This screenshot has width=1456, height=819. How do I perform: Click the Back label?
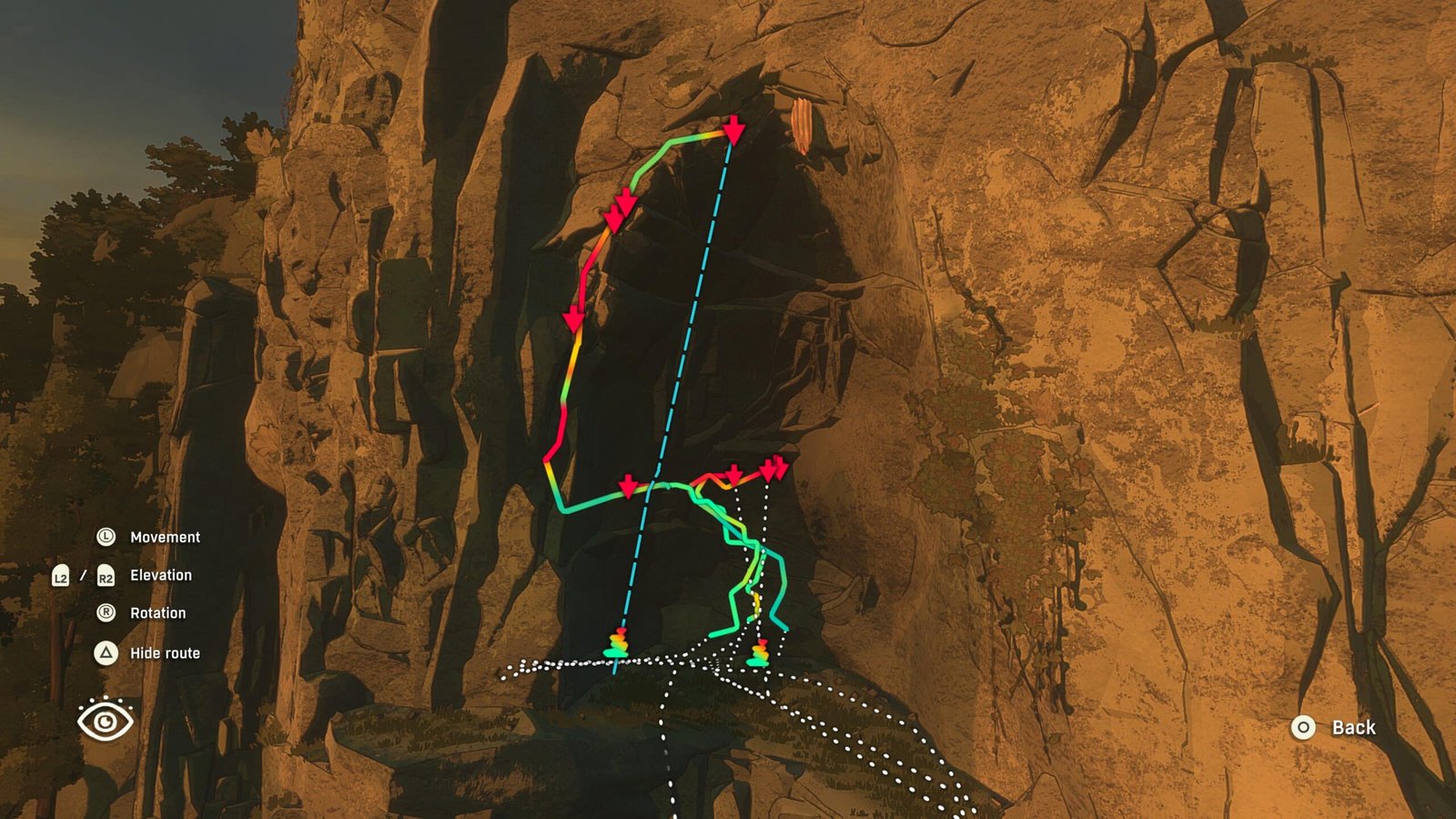click(1355, 727)
